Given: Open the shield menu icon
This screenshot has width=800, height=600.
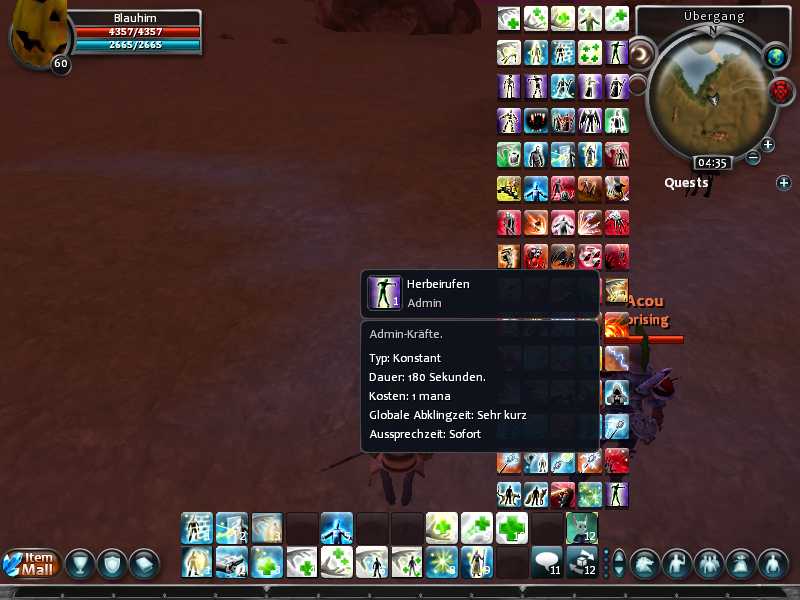Looking at the screenshot, I should pos(112,563).
